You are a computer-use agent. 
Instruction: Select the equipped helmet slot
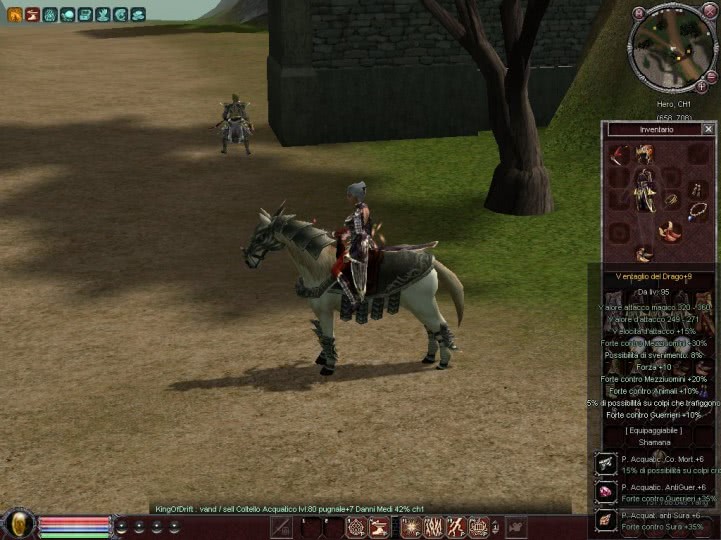point(646,153)
